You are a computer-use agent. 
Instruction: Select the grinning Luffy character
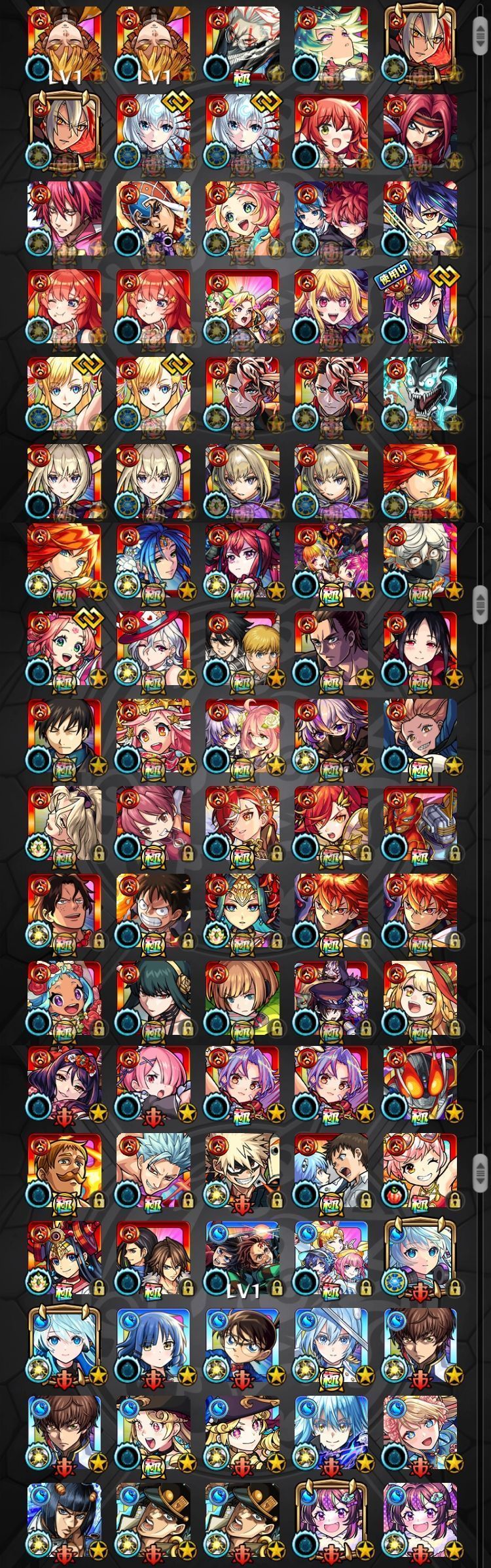click(x=153, y=910)
